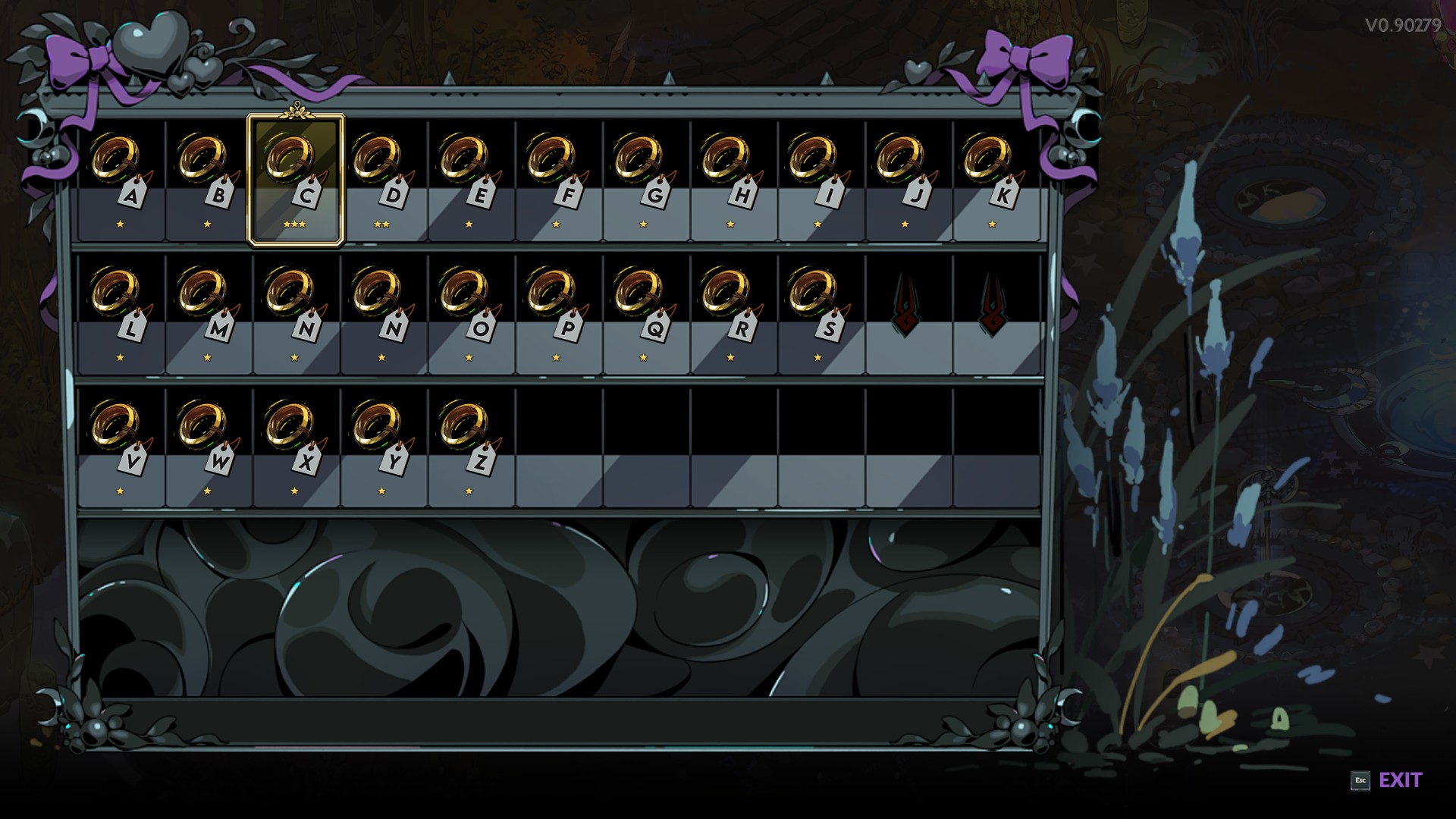This screenshot has width=1456, height=819.
Task: Select the ring tagged Z
Action: click(470, 447)
